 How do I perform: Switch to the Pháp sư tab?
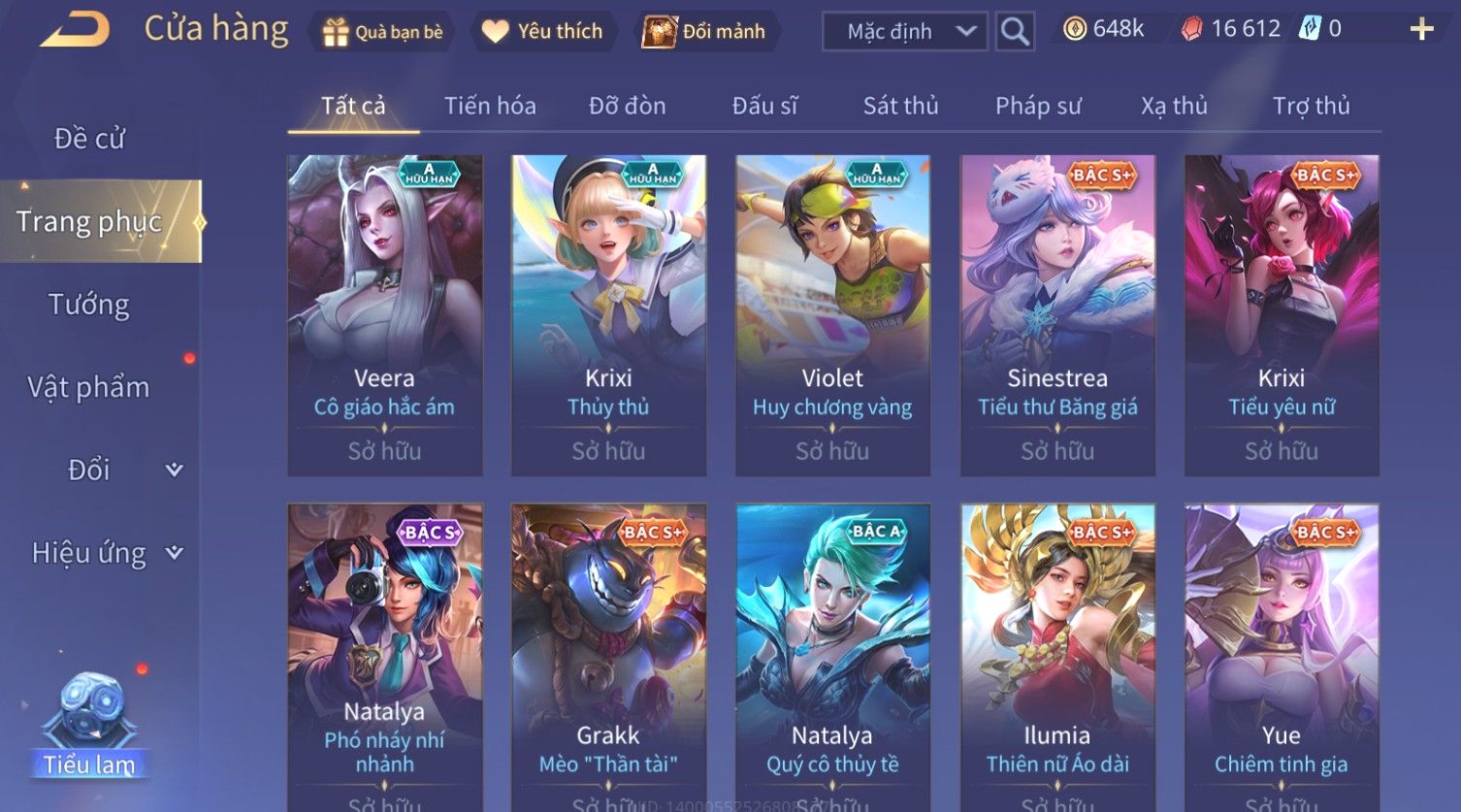pos(1038,106)
